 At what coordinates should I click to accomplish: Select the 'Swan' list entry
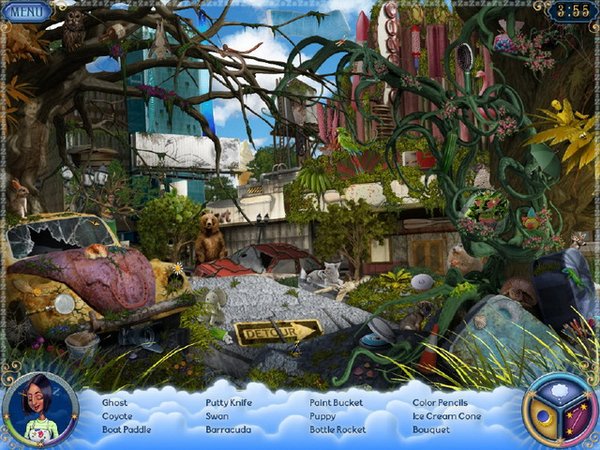coord(217,416)
